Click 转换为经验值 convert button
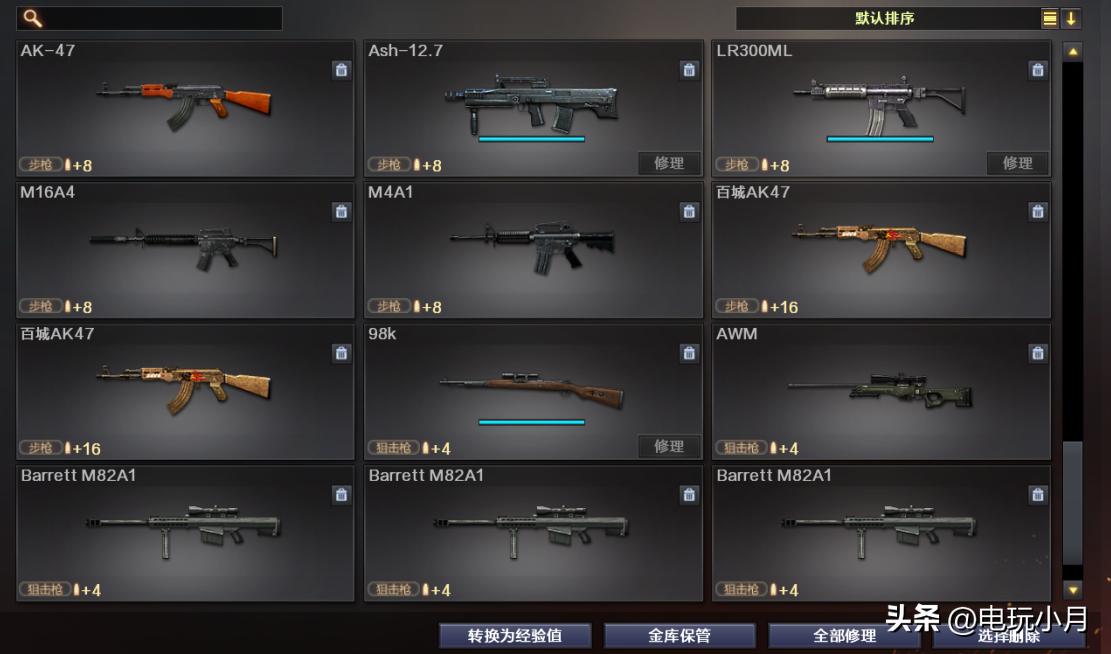 (x=515, y=636)
